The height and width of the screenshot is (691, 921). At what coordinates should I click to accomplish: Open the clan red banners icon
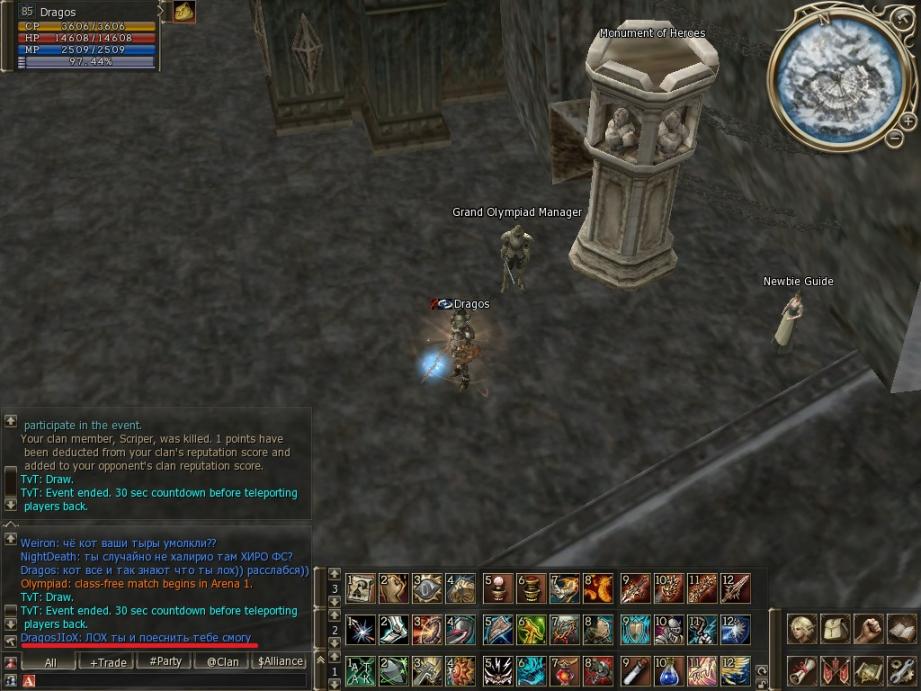click(834, 669)
